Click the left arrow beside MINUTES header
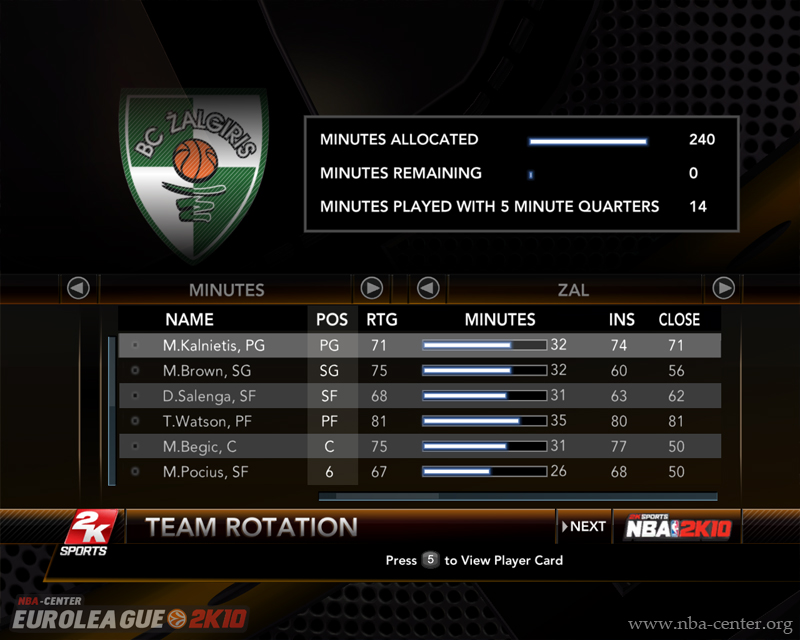 (x=78, y=289)
